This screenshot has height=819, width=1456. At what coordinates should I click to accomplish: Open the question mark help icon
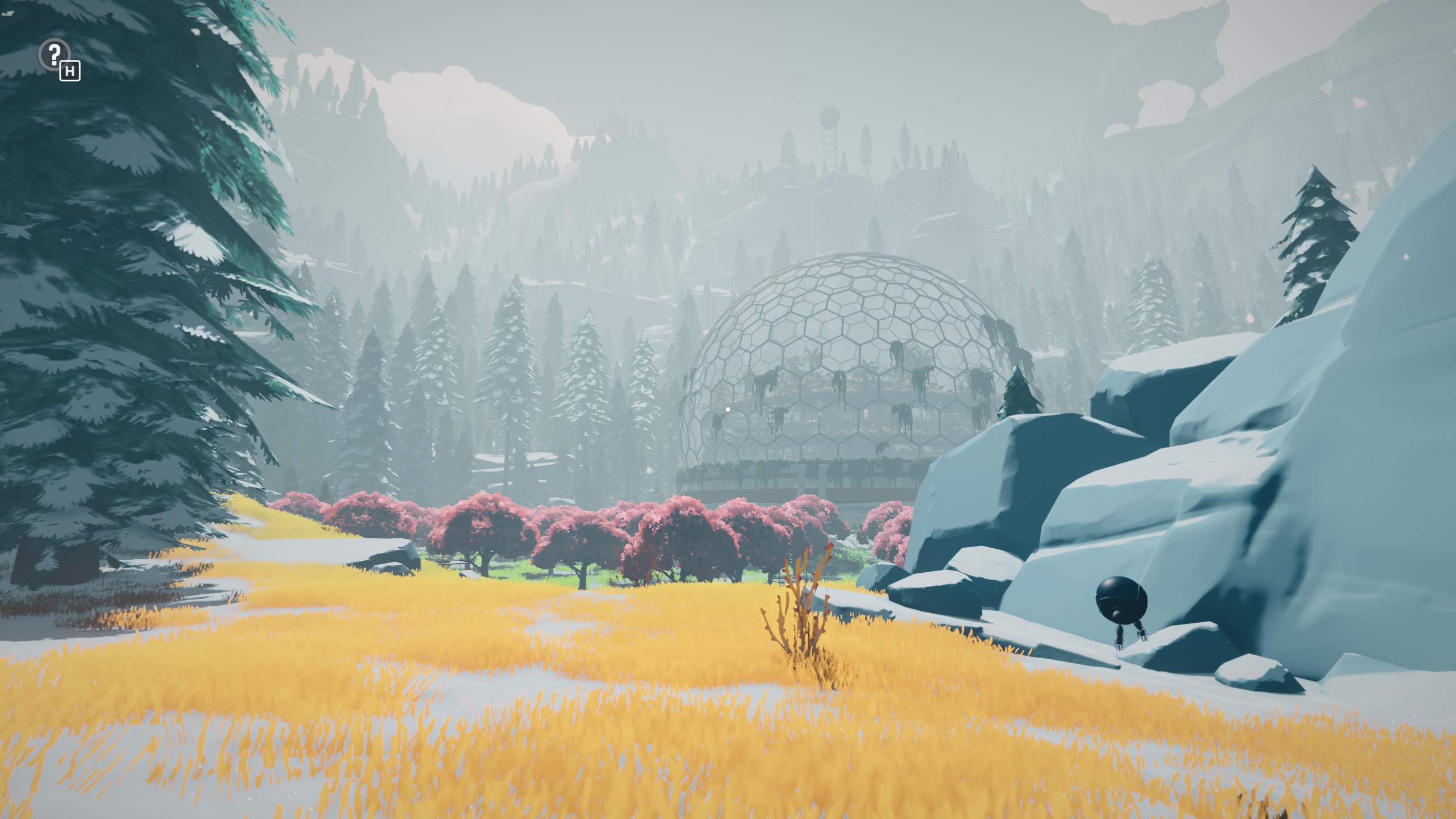coord(54,55)
